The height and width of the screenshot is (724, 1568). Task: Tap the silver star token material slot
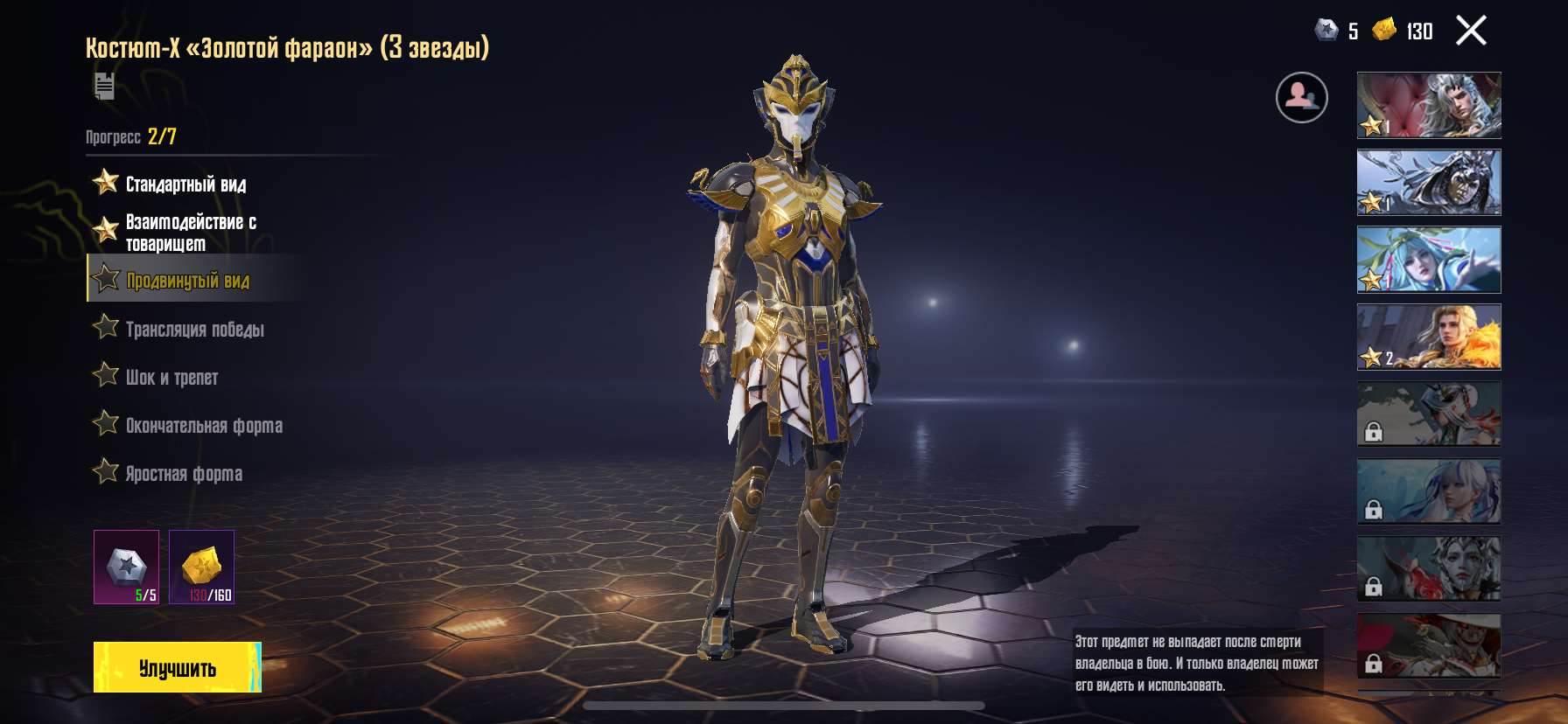point(127,567)
